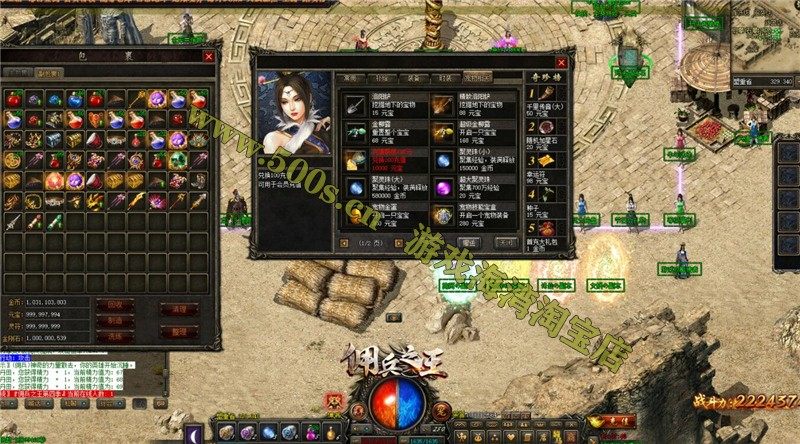The width and height of the screenshot is (800, 444).
Task: Choose the 聚灵珠(大) blue orb item
Action: pos(355,188)
